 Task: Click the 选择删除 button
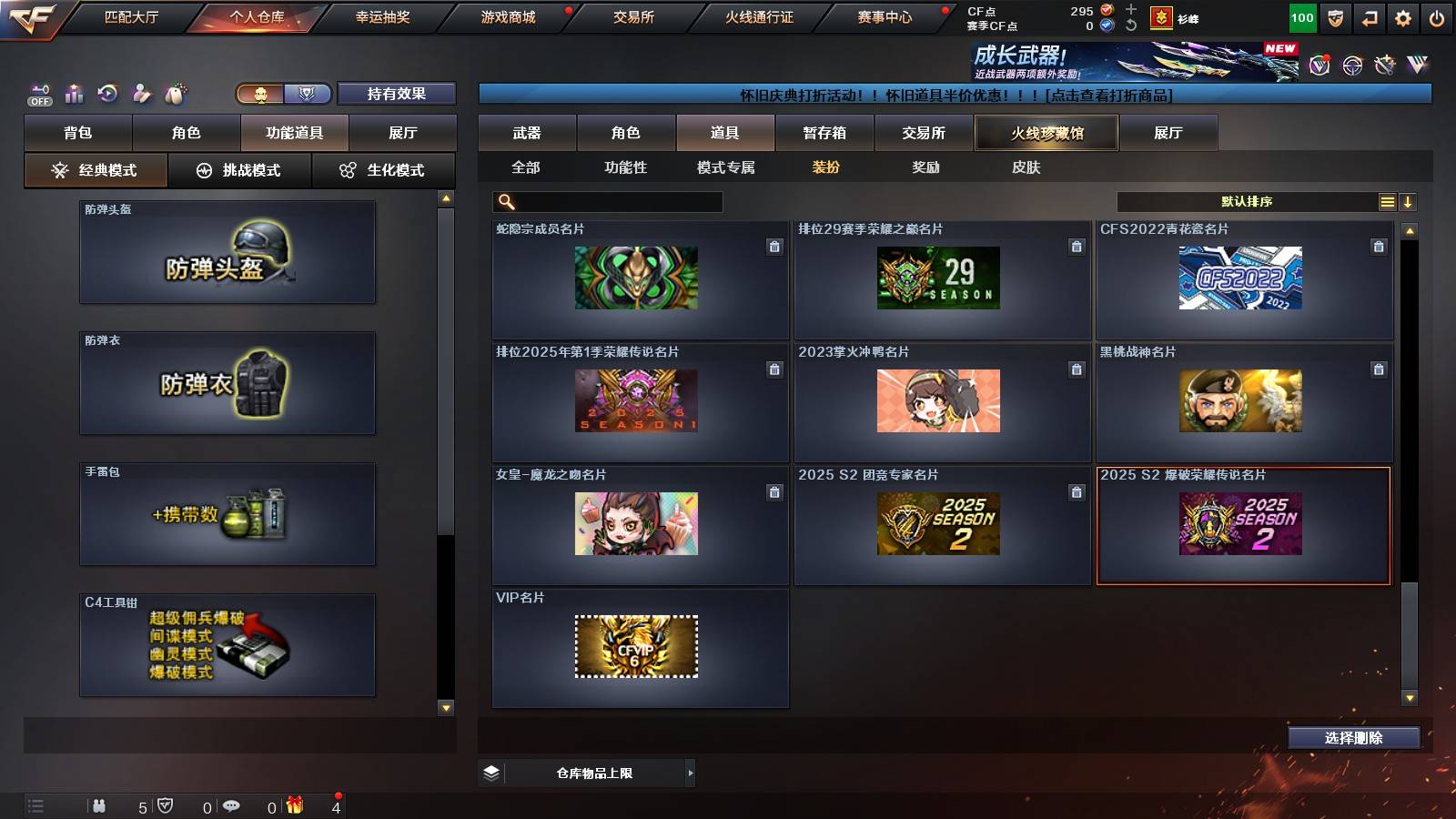(x=1353, y=738)
